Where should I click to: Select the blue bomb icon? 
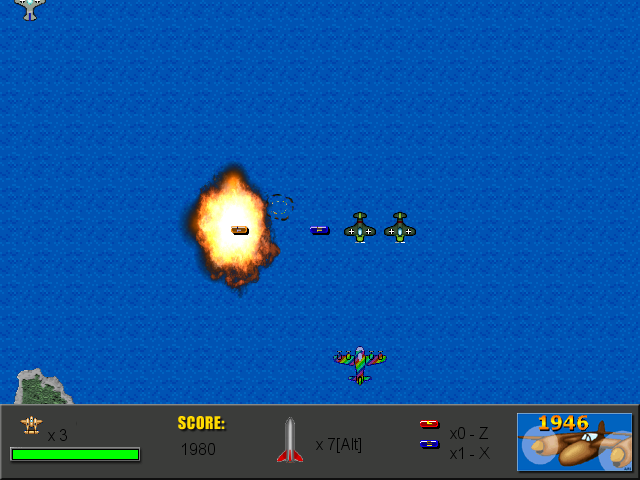pyautogui.click(x=429, y=444)
